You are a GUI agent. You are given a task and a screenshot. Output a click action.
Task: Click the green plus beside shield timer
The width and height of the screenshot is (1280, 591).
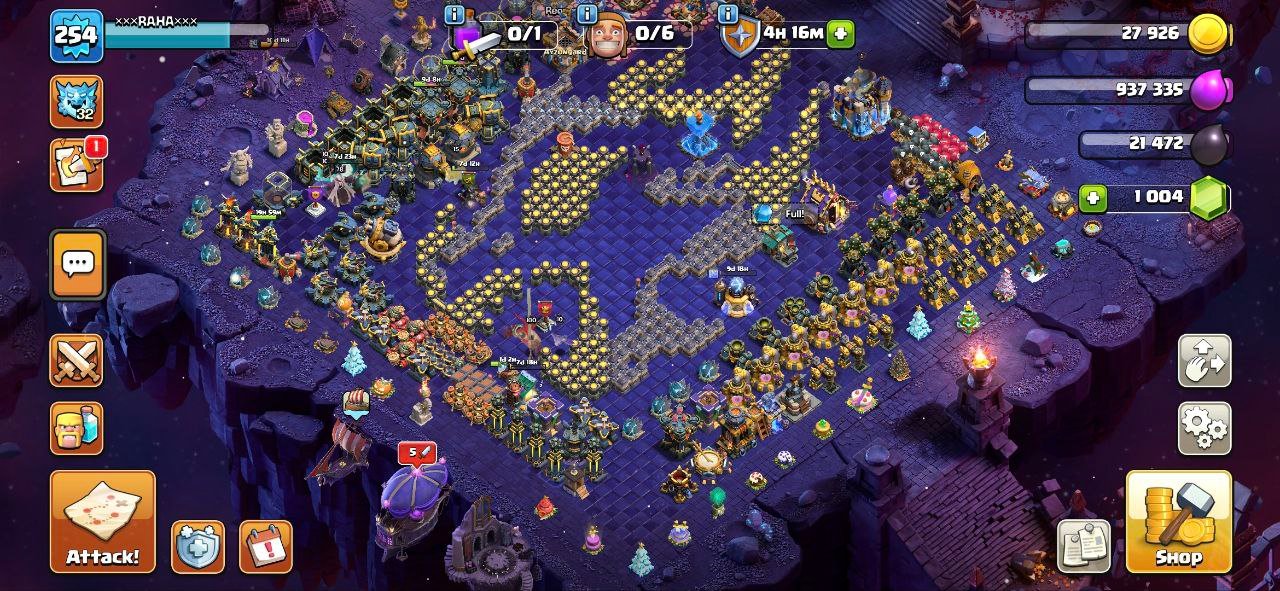[x=840, y=33]
